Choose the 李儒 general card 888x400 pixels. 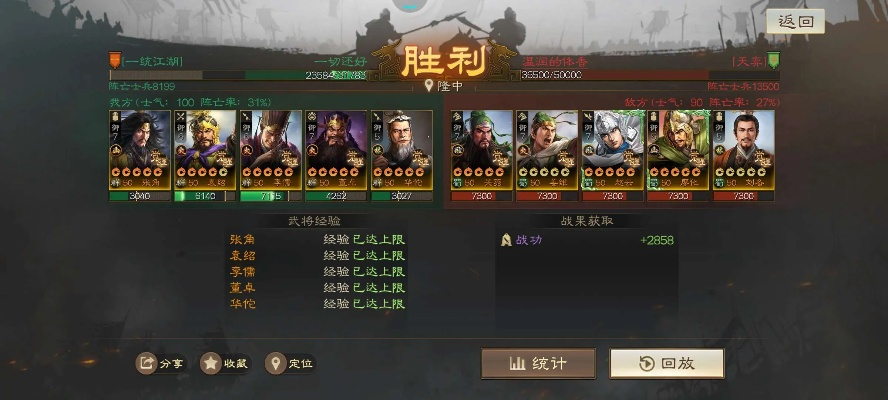tap(270, 150)
